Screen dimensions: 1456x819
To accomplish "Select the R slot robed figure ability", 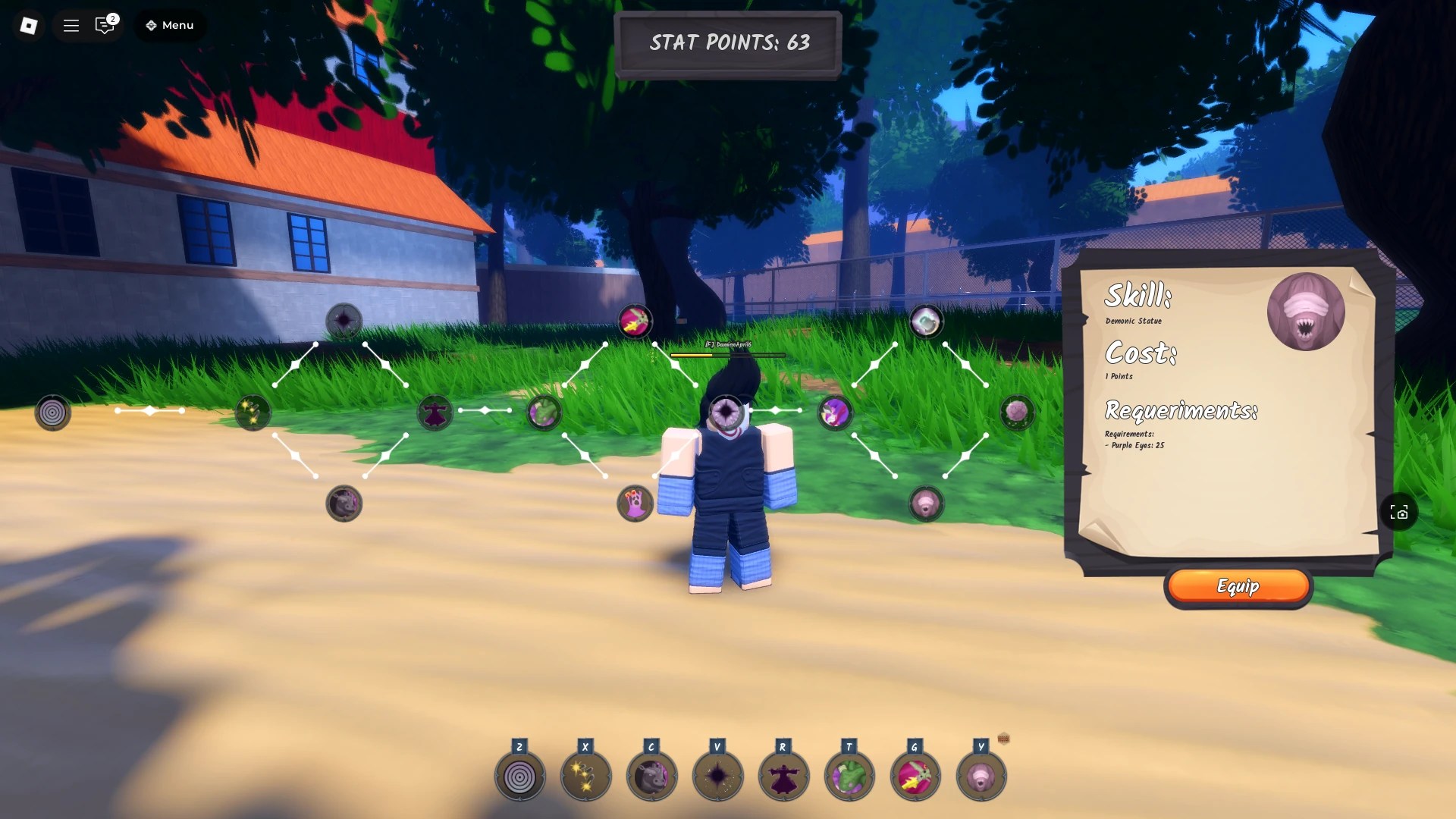I will click(x=783, y=775).
